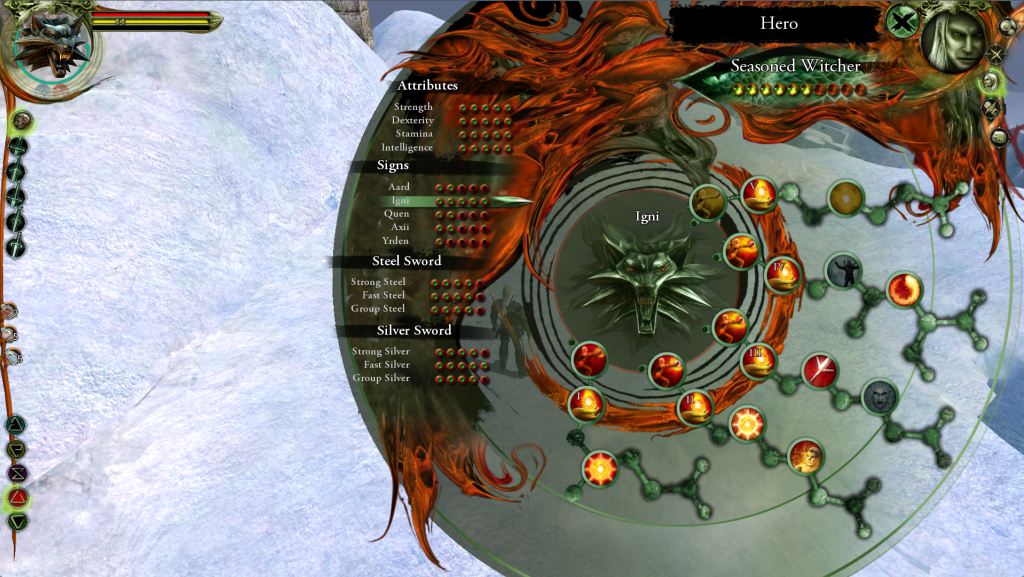Show the Stamina attribute tree

(x=414, y=133)
